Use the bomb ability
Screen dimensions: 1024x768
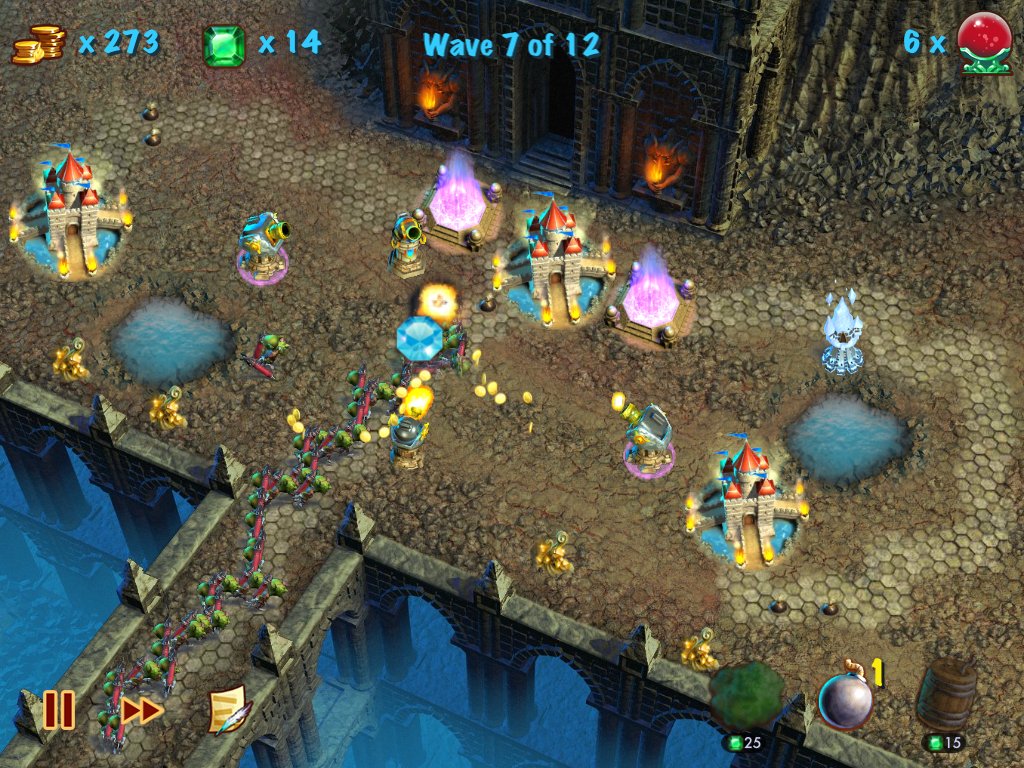pyautogui.click(x=845, y=699)
